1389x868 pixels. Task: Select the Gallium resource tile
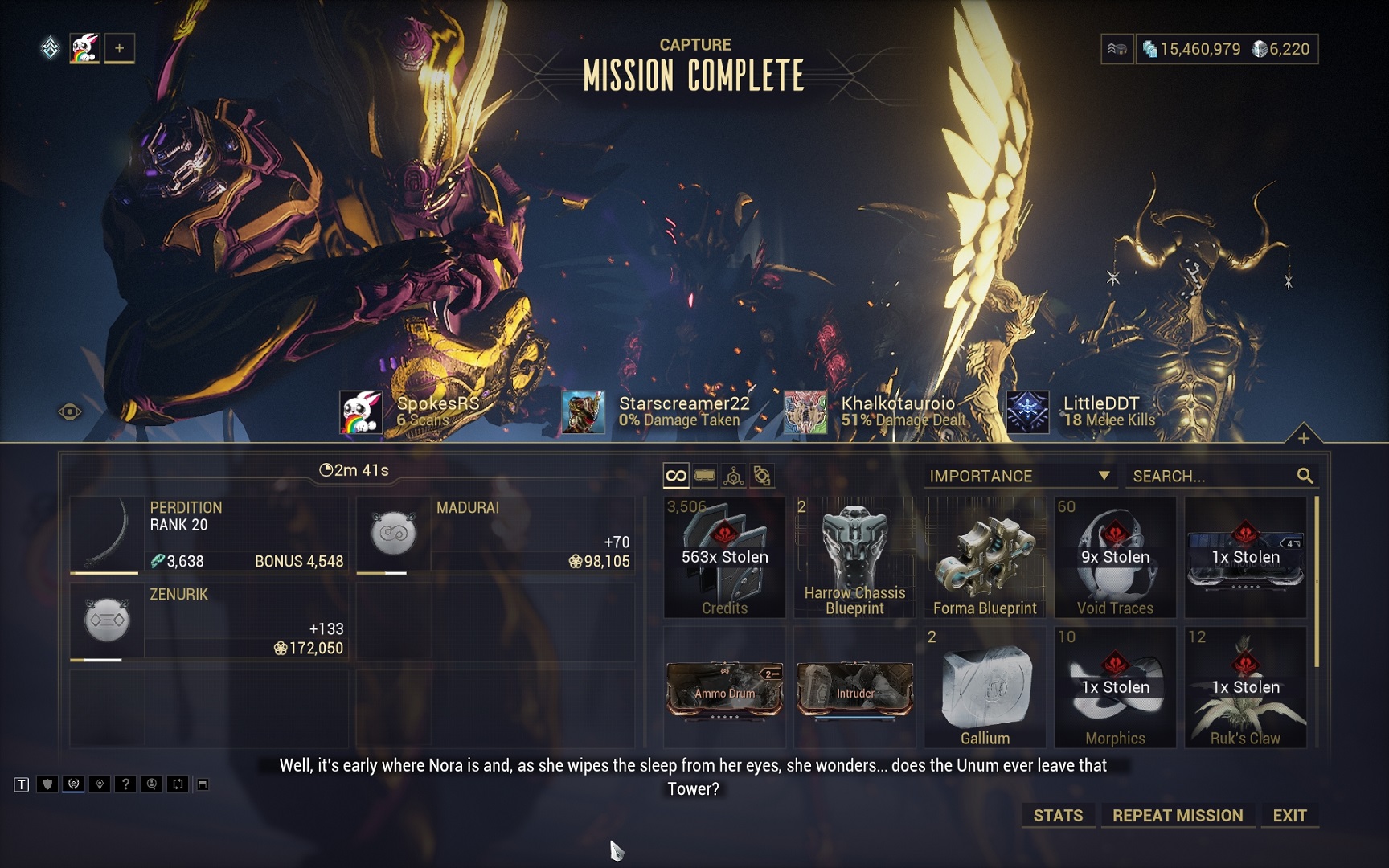pos(985,687)
